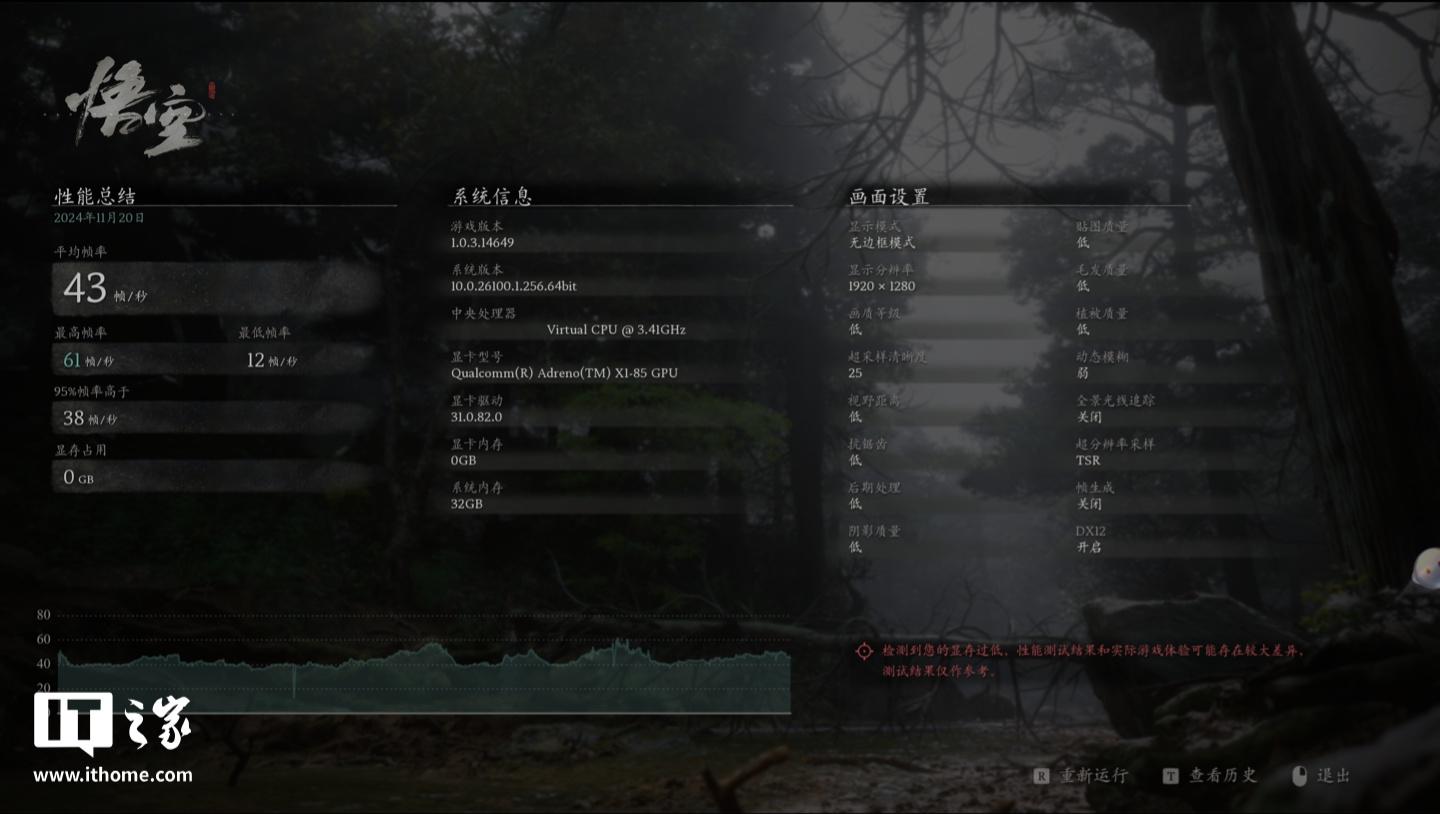Click 重新运行 to rerun the benchmark
The image size is (1440, 814).
(1093, 775)
